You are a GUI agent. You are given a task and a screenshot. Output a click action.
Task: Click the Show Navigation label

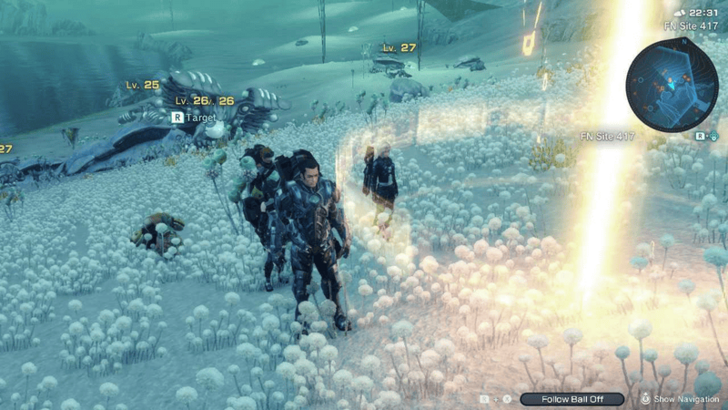coord(690,399)
